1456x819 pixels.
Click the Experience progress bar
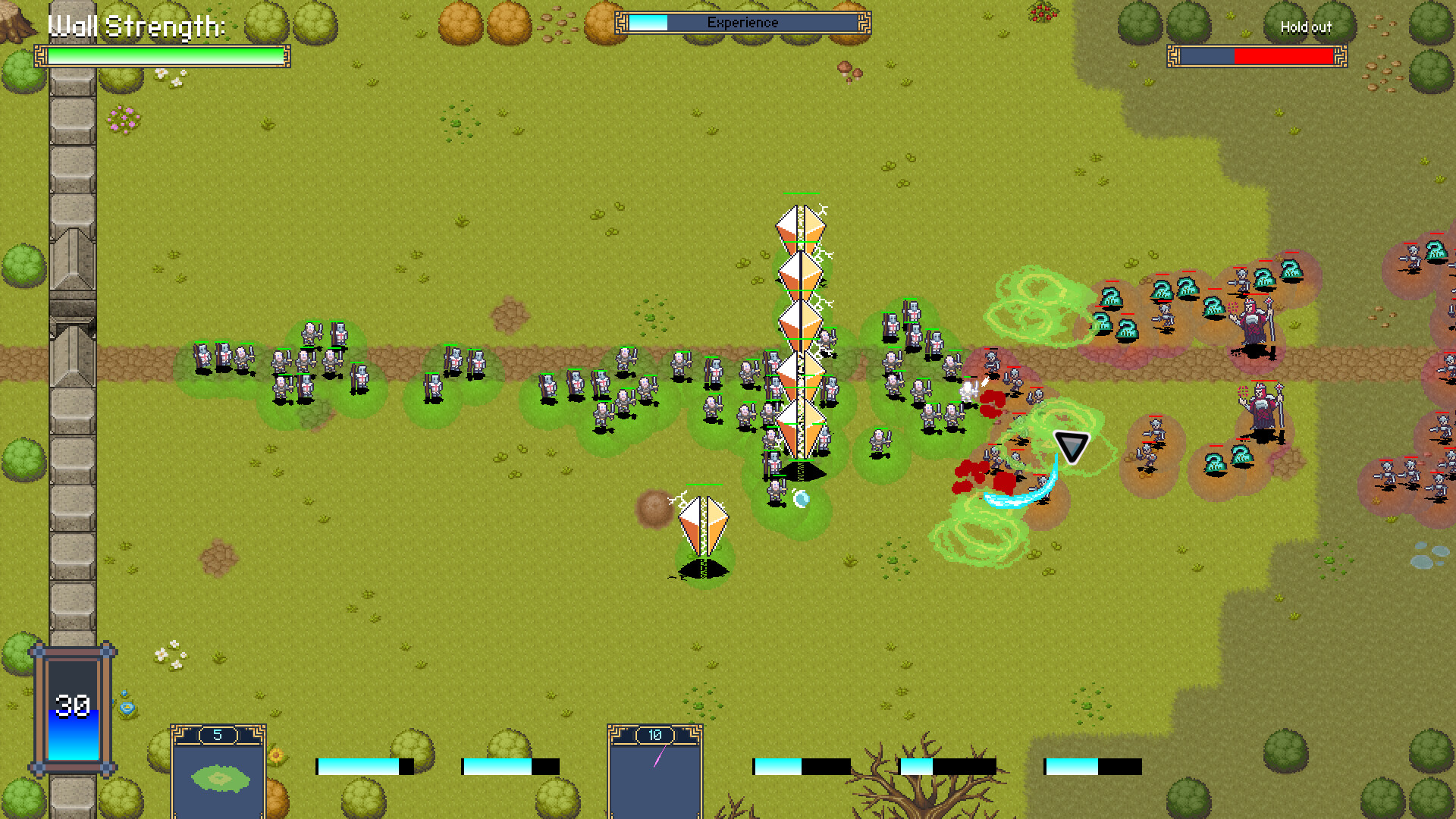(x=743, y=23)
